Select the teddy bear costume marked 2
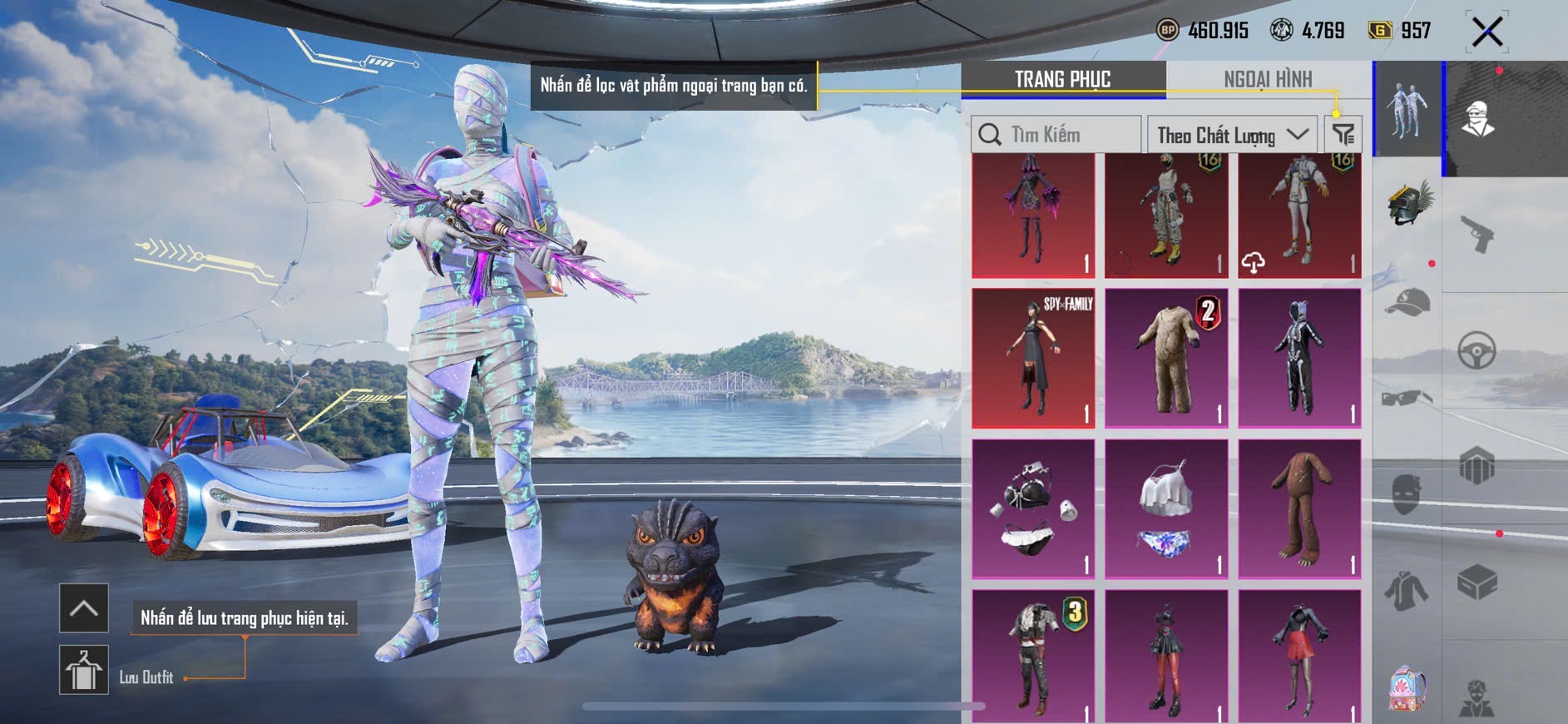The height and width of the screenshot is (724, 1568). pyautogui.click(x=1166, y=358)
